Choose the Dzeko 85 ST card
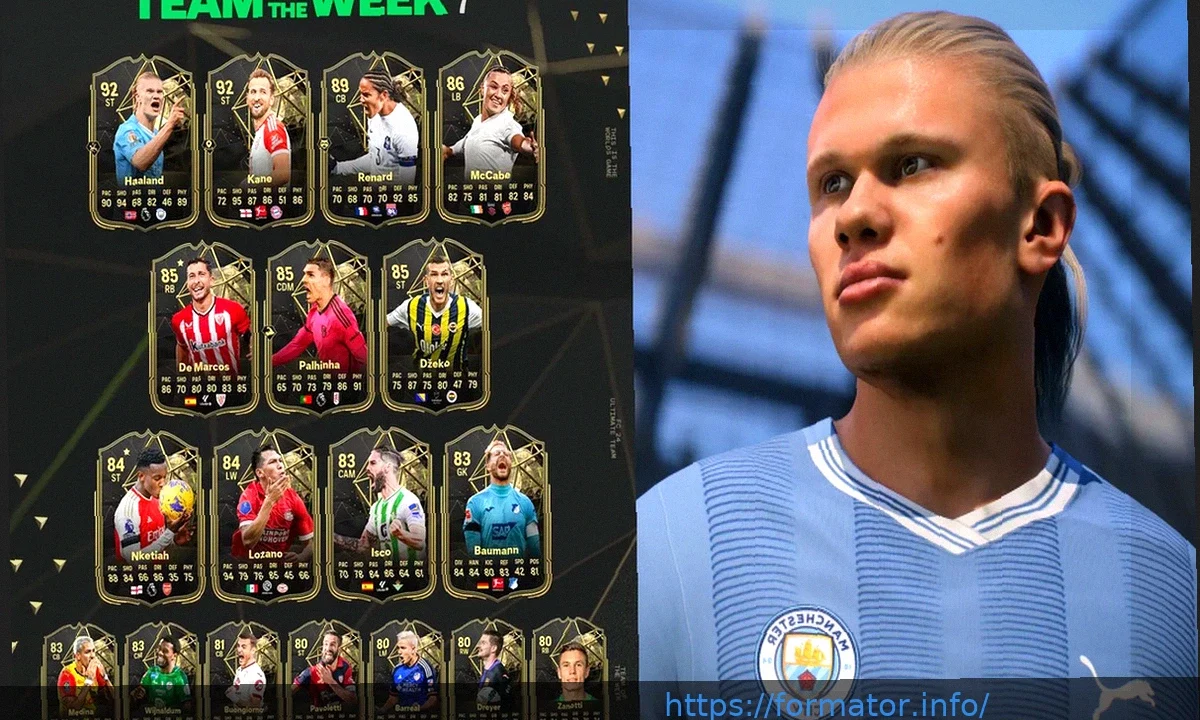Screen dimensions: 1200x720 435,326
